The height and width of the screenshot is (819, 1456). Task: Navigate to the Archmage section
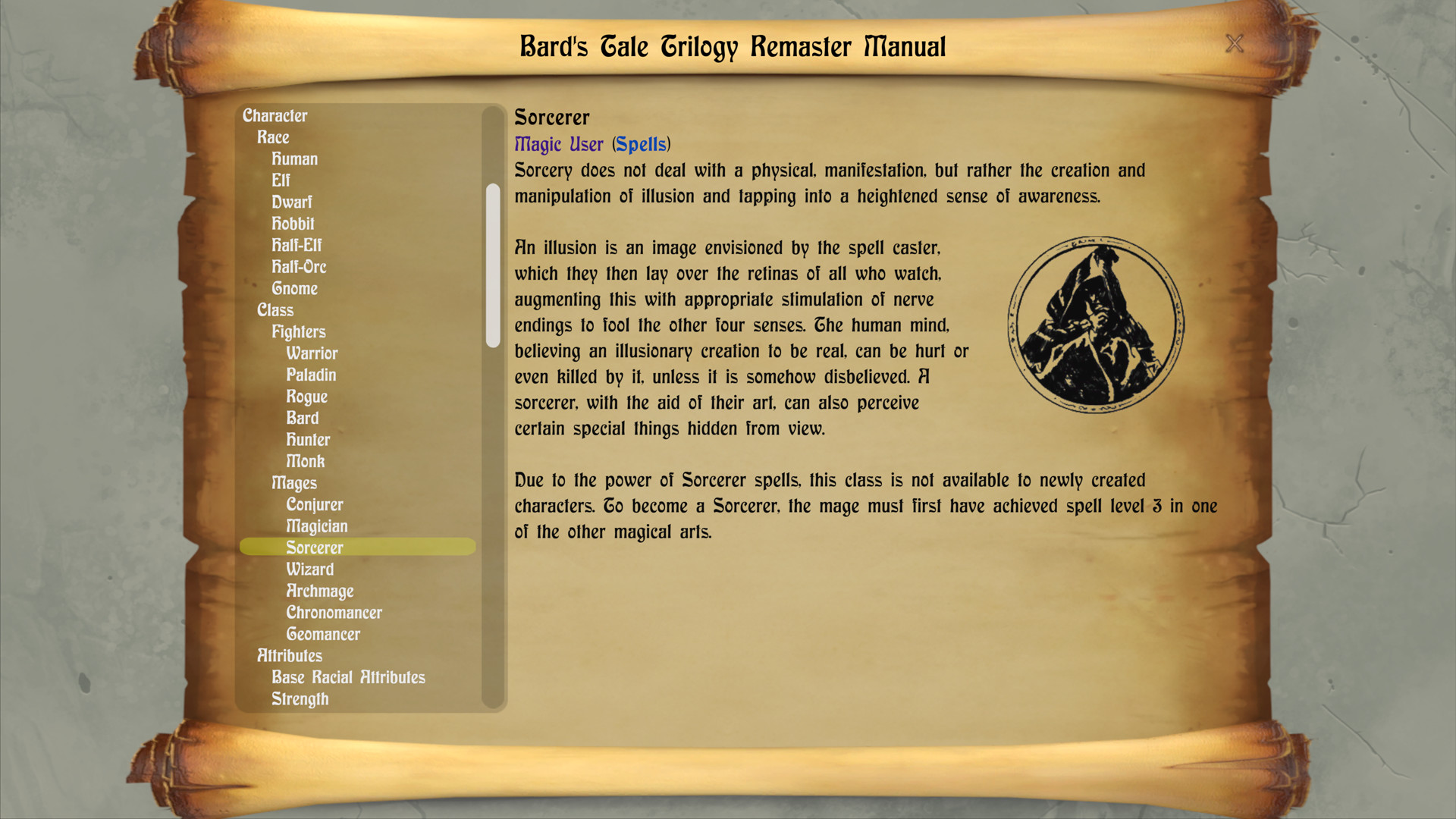(x=319, y=591)
